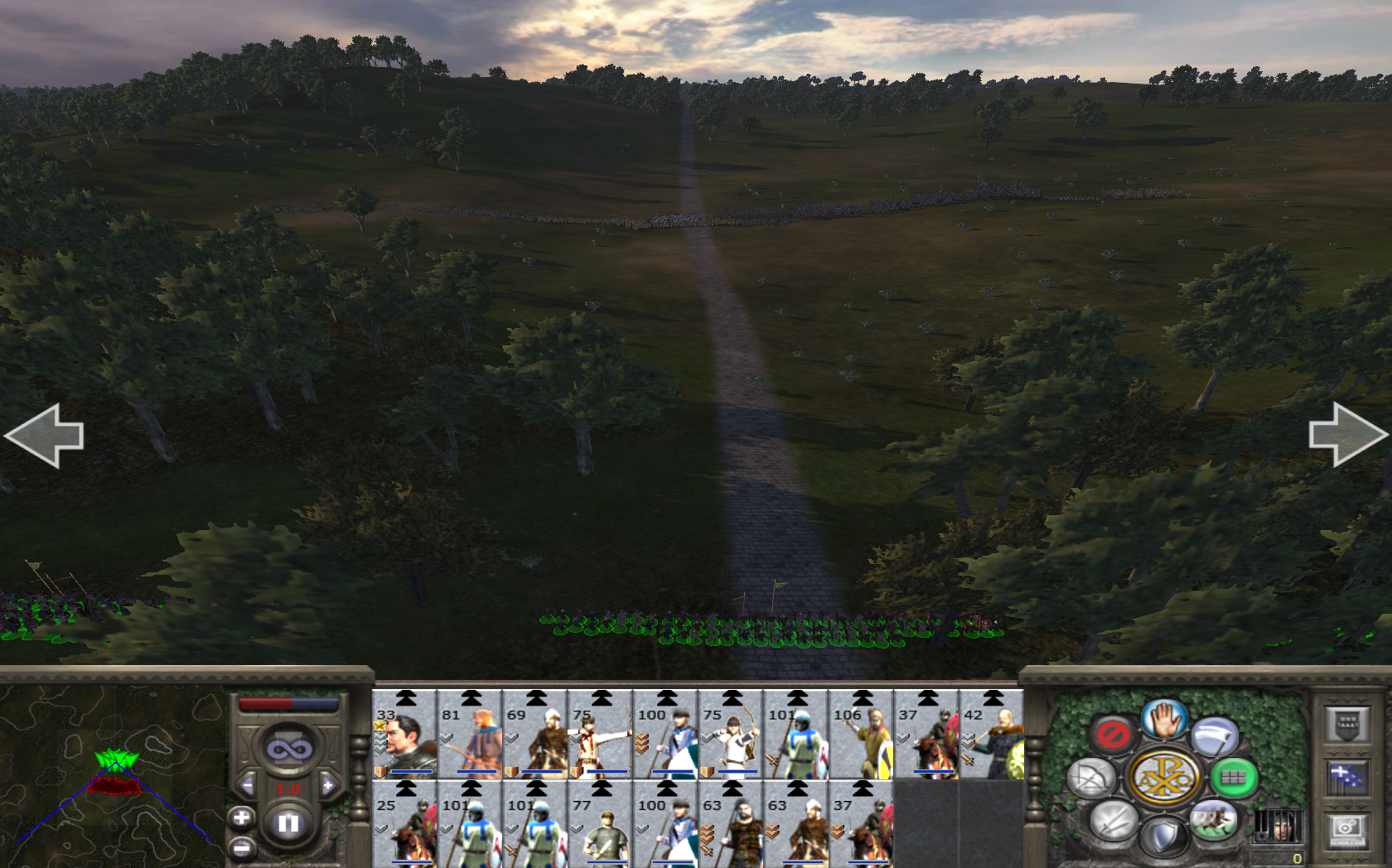Increase battle speed with the plus arrow
The width and height of the screenshot is (1392, 868).
328,785
